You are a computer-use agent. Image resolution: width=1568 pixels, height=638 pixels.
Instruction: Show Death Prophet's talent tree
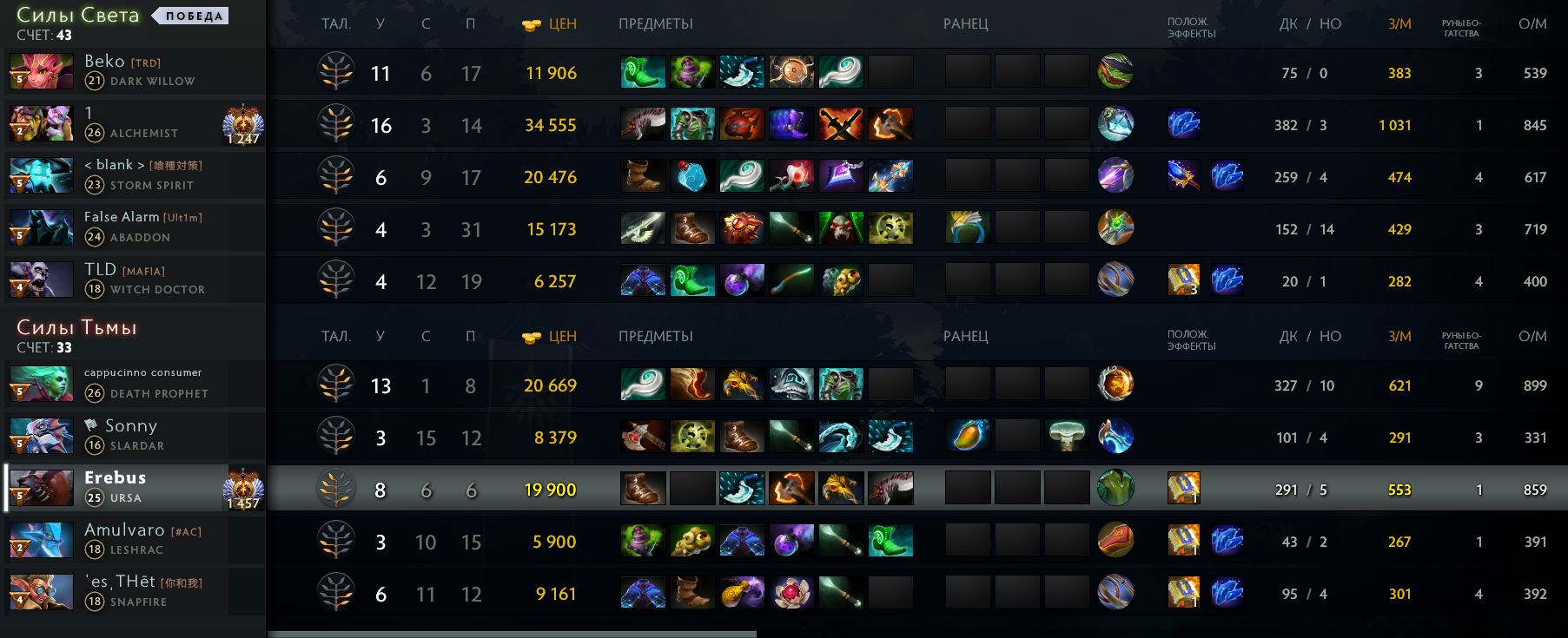point(336,385)
